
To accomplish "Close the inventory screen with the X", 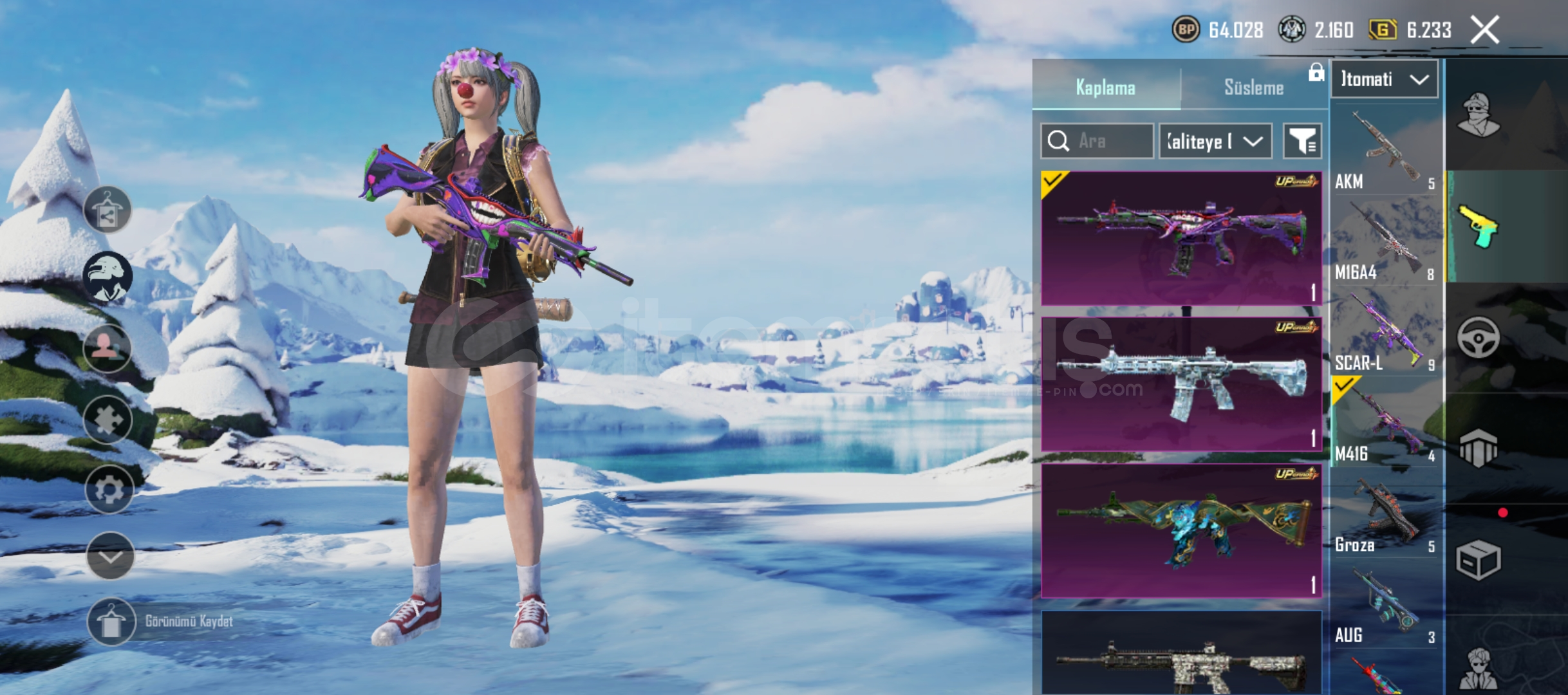I will (x=1485, y=30).
